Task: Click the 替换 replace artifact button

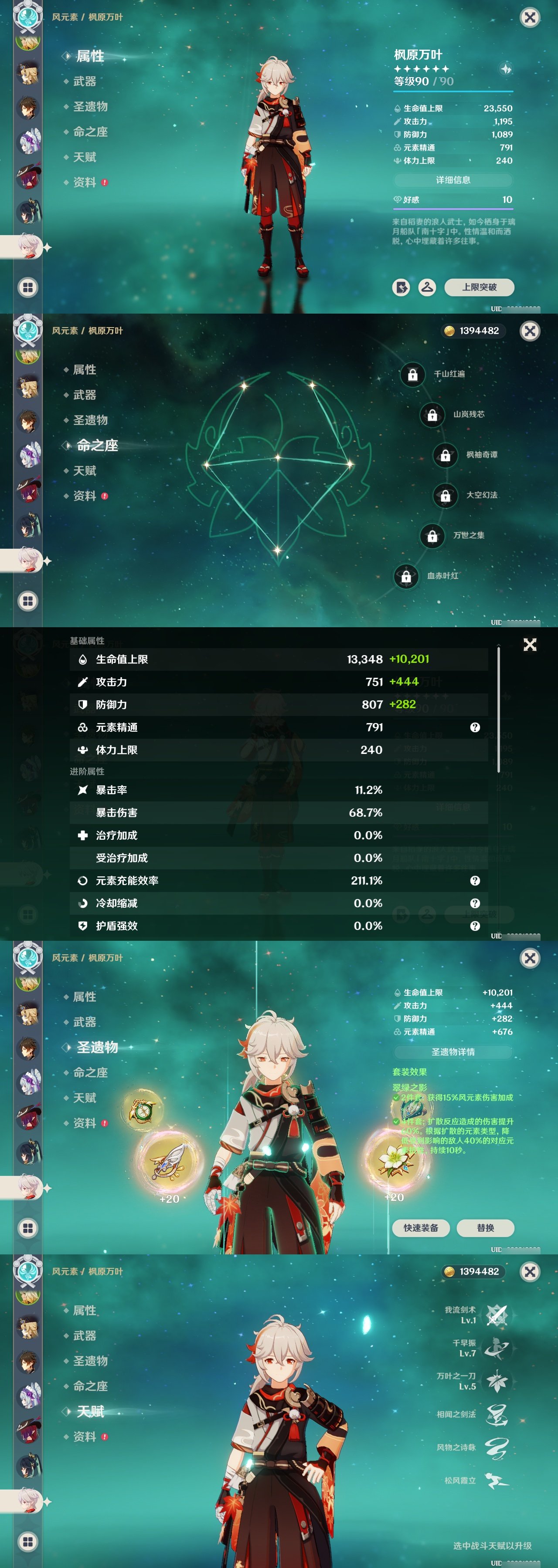Action: point(486,1229)
